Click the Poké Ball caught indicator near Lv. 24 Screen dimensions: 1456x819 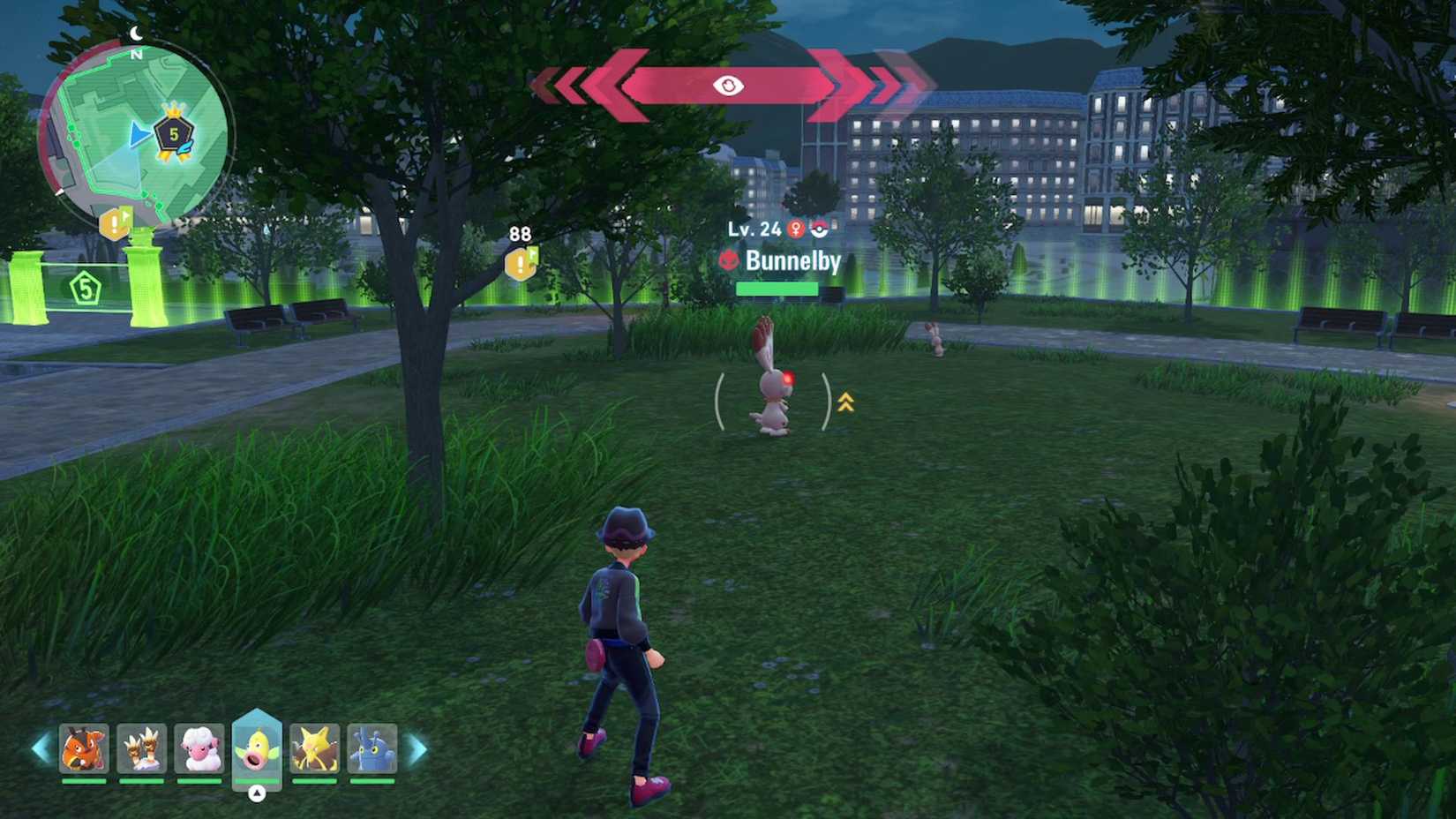click(818, 229)
